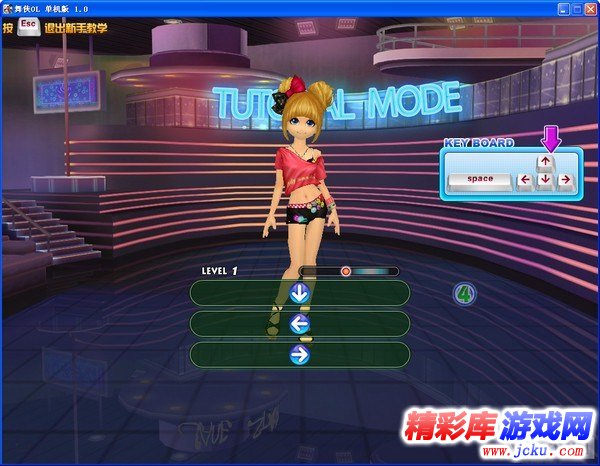Select the right arrow key on the KEY BOARD panel
Image resolution: width=600 pixels, height=466 pixels.
(x=565, y=180)
